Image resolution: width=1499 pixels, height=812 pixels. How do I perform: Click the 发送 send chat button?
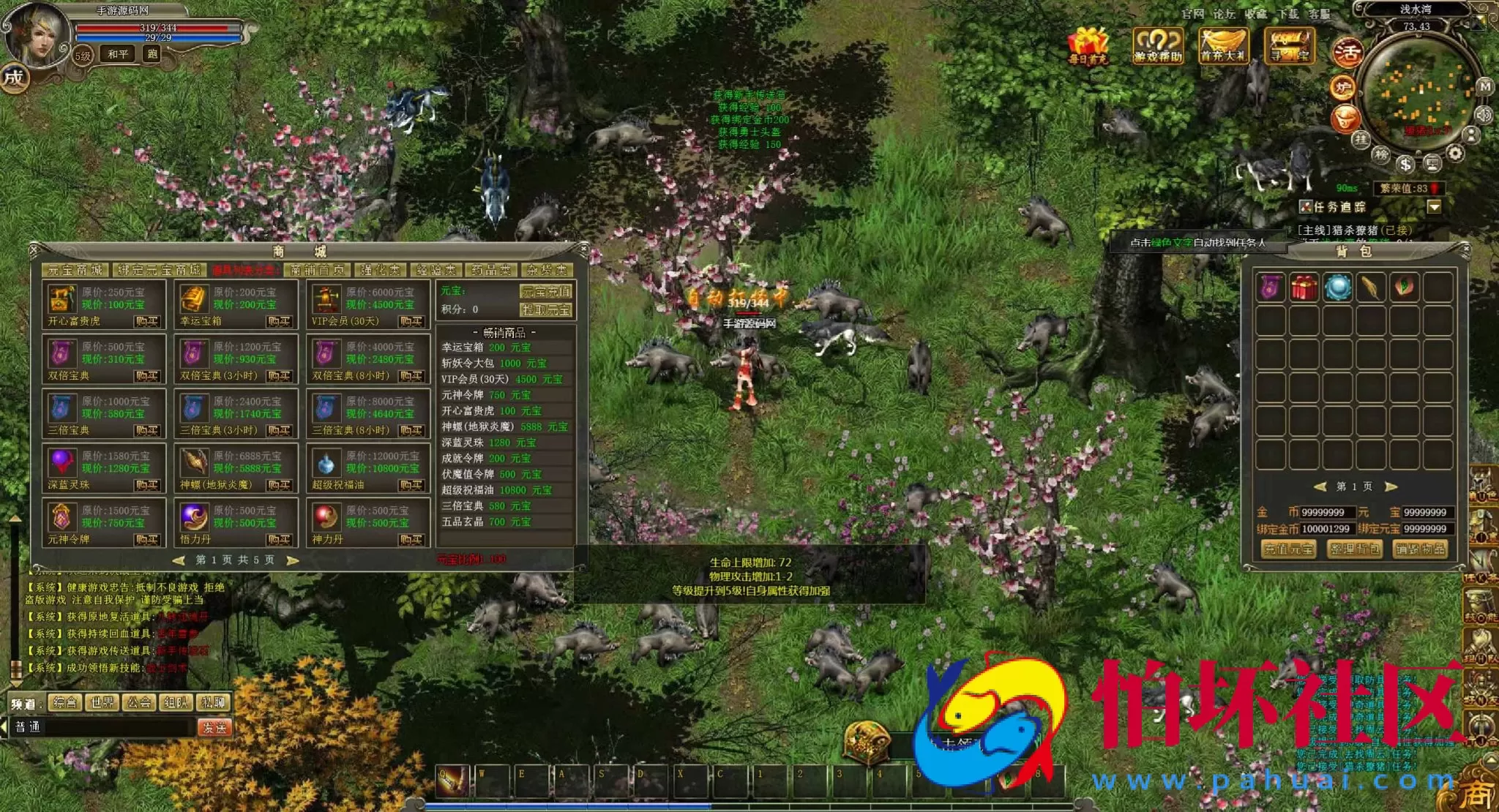click(214, 727)
